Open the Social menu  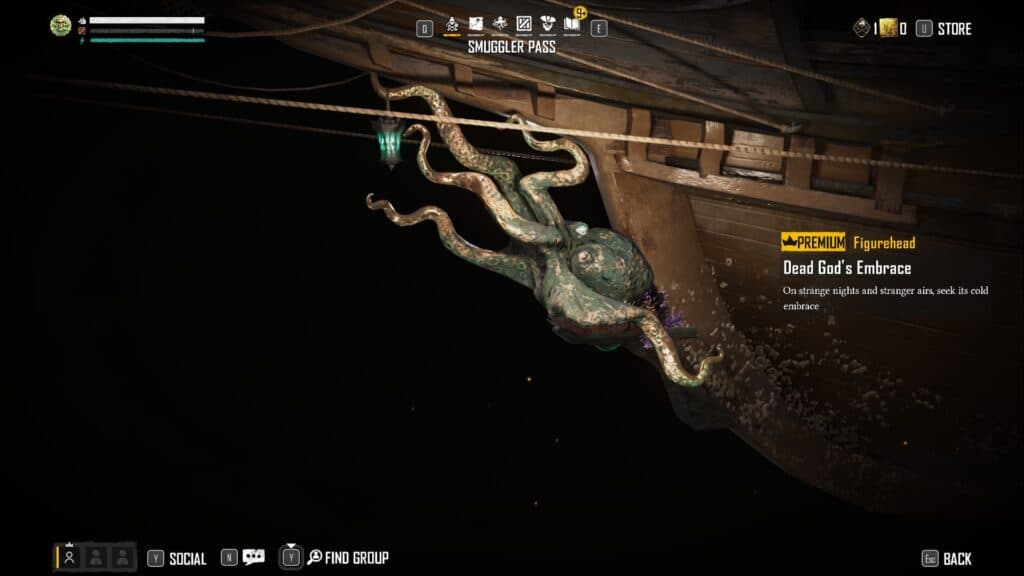[187, 559]
